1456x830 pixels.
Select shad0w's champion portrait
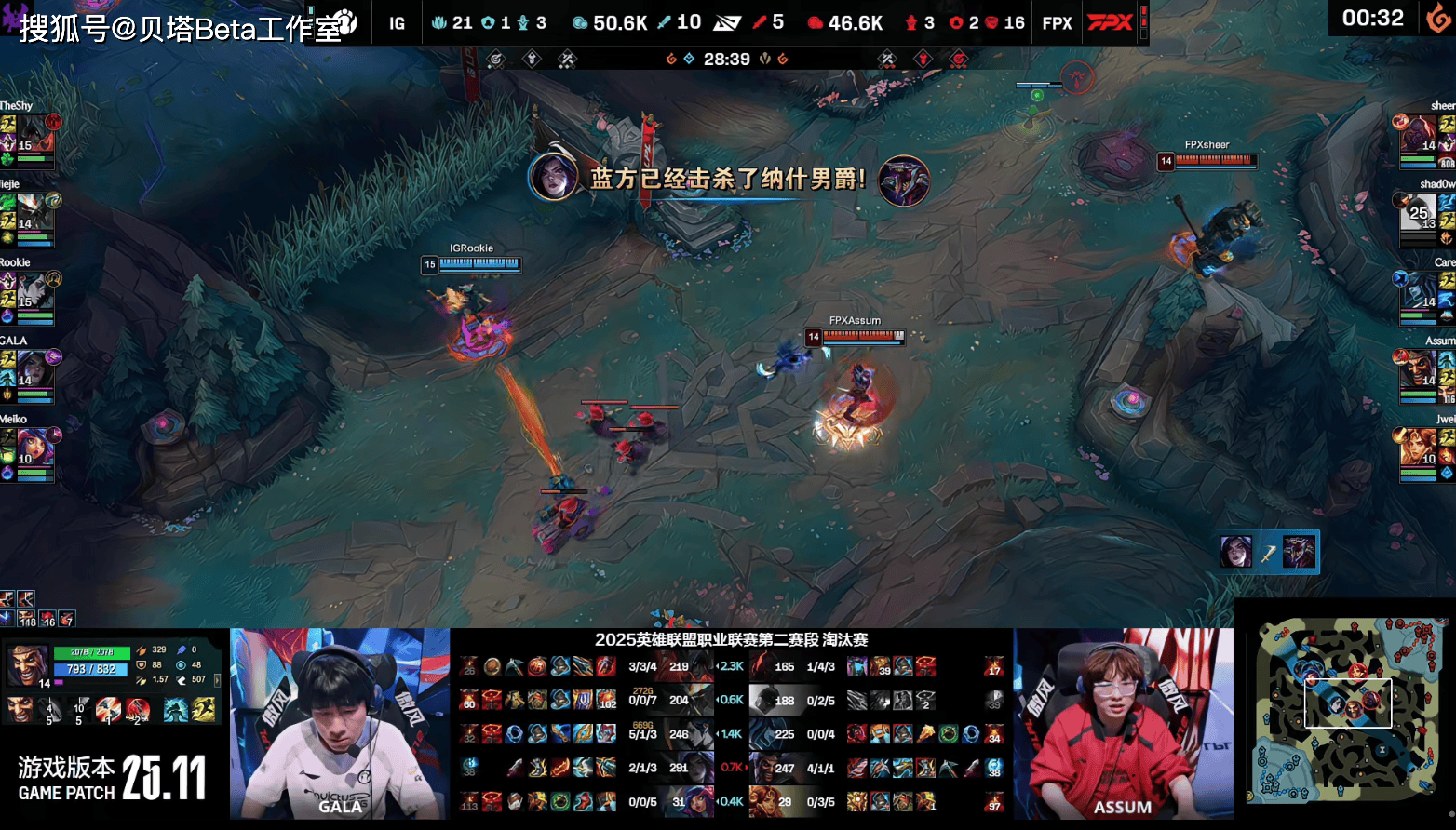click(1421, 215)
